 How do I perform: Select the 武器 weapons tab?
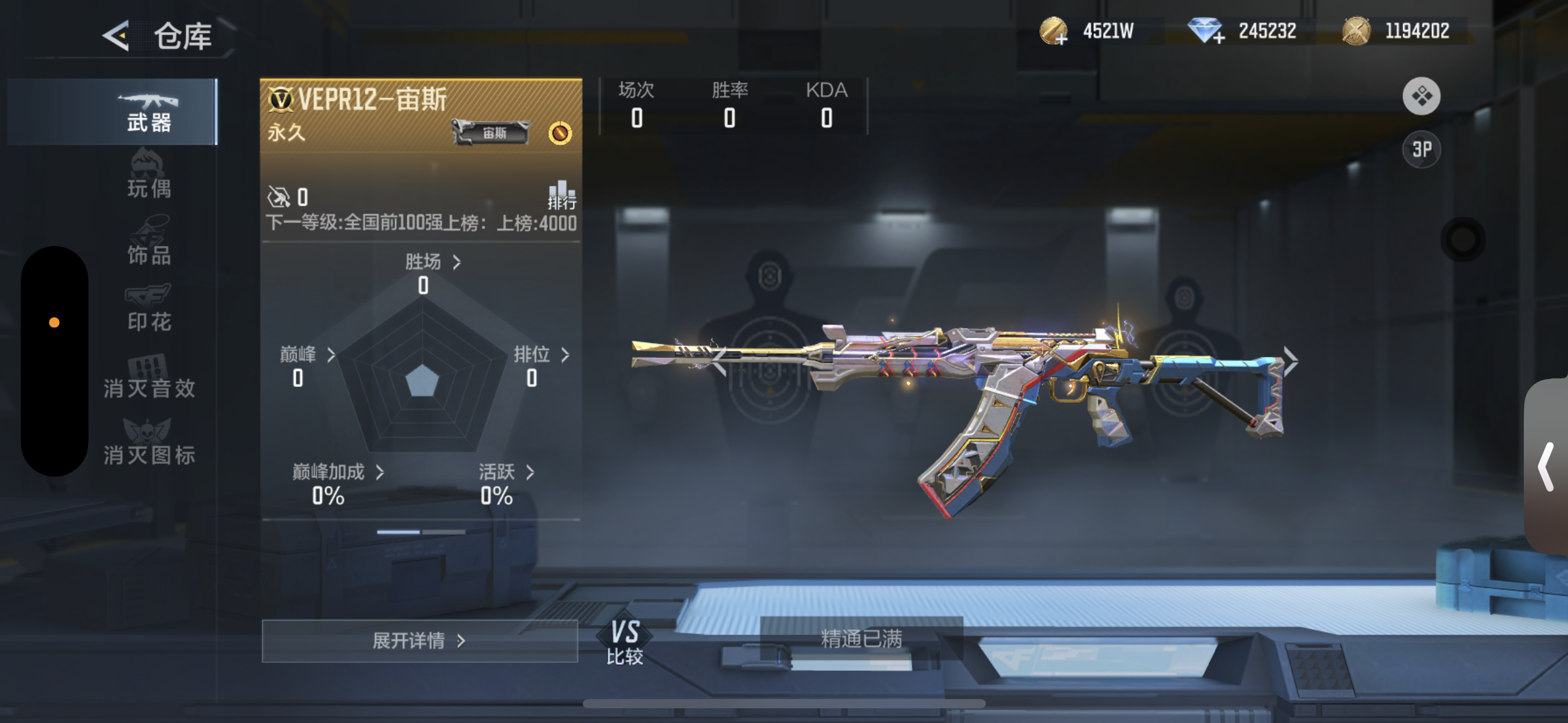click(148, 112)
